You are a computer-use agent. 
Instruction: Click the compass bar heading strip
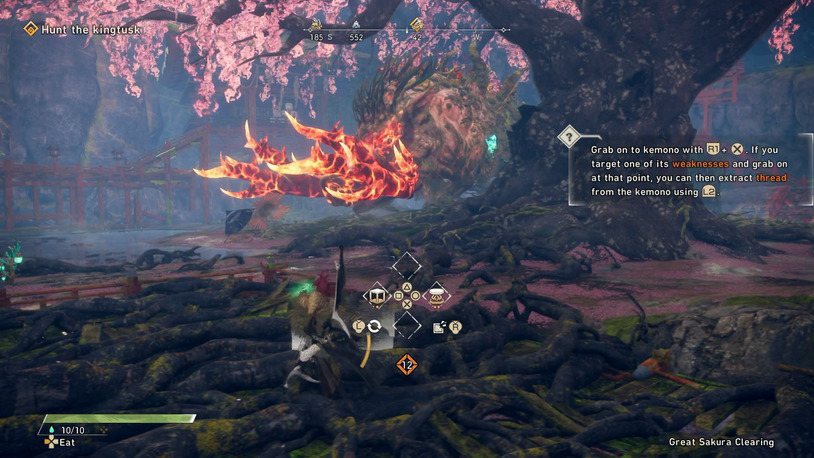(407, 33)
